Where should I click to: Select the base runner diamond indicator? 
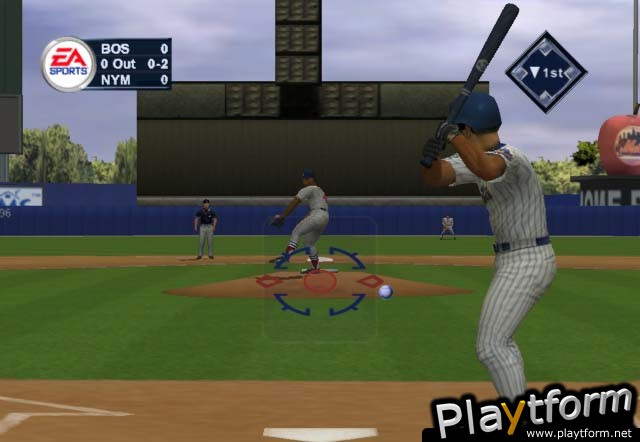(546, 71)
